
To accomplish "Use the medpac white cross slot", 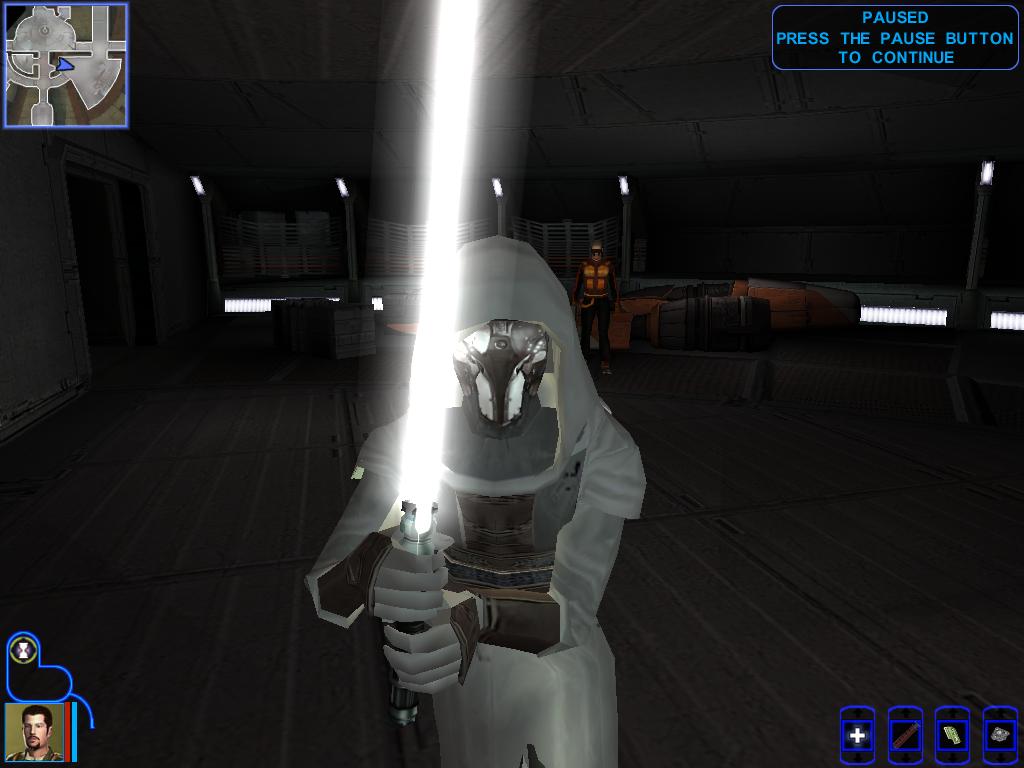I will pyautogui.click(x=857, y=736).
